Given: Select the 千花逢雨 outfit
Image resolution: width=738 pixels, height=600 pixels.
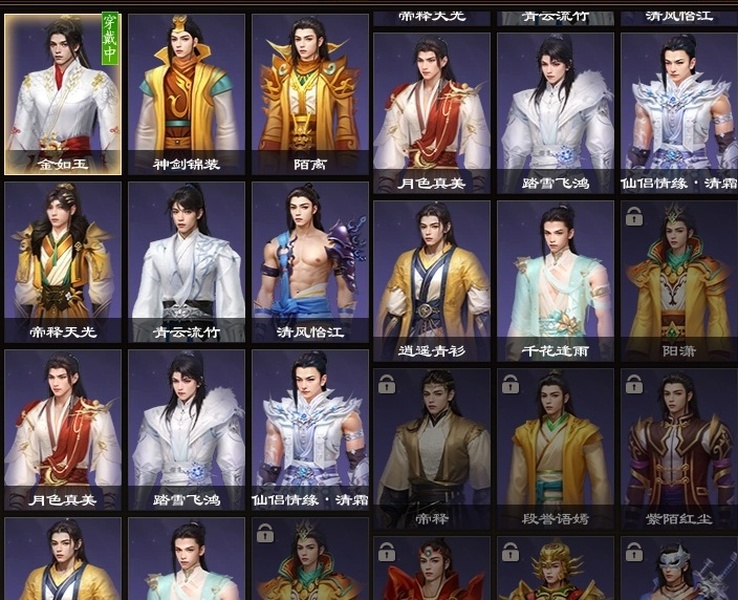Looking at the screenshot, I should coord(555,280).
